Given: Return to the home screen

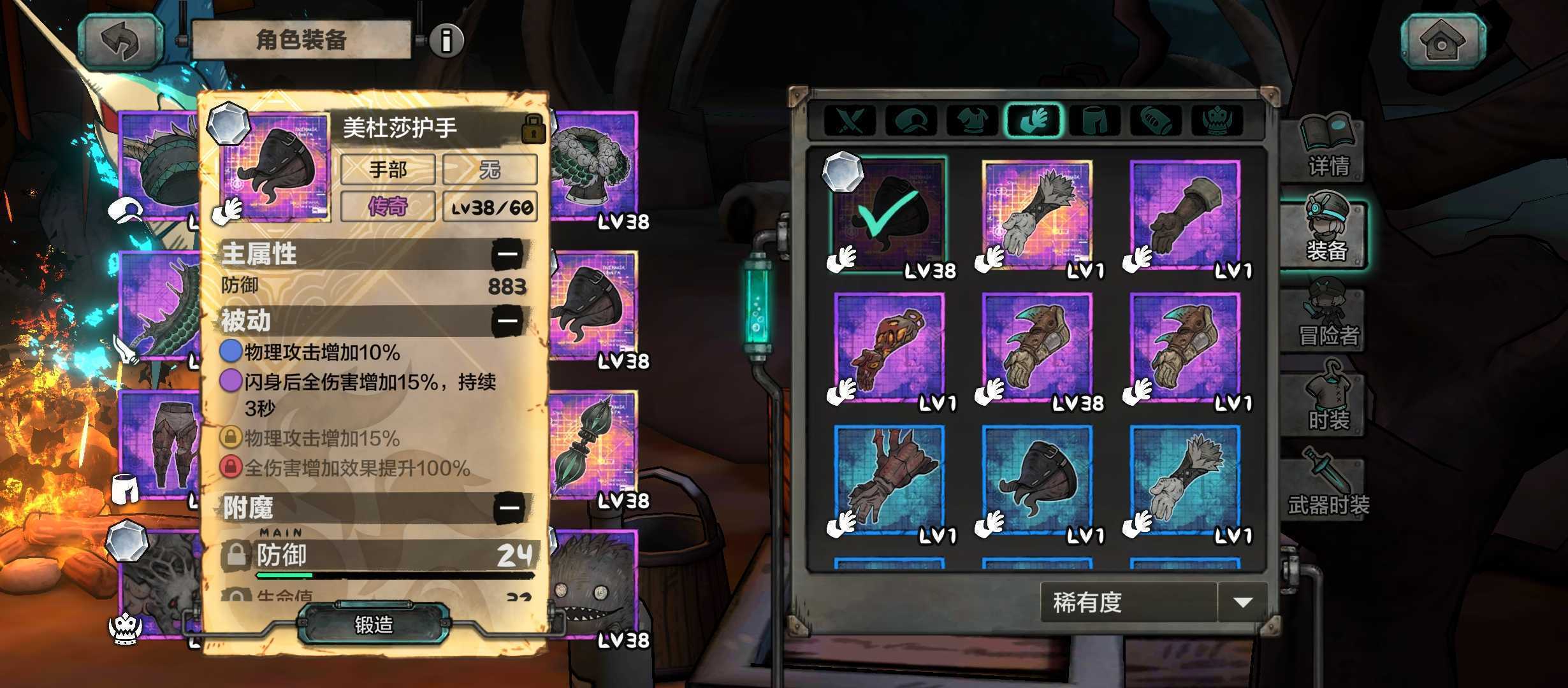Looking at the screenshot, I should click(1442, 41).
